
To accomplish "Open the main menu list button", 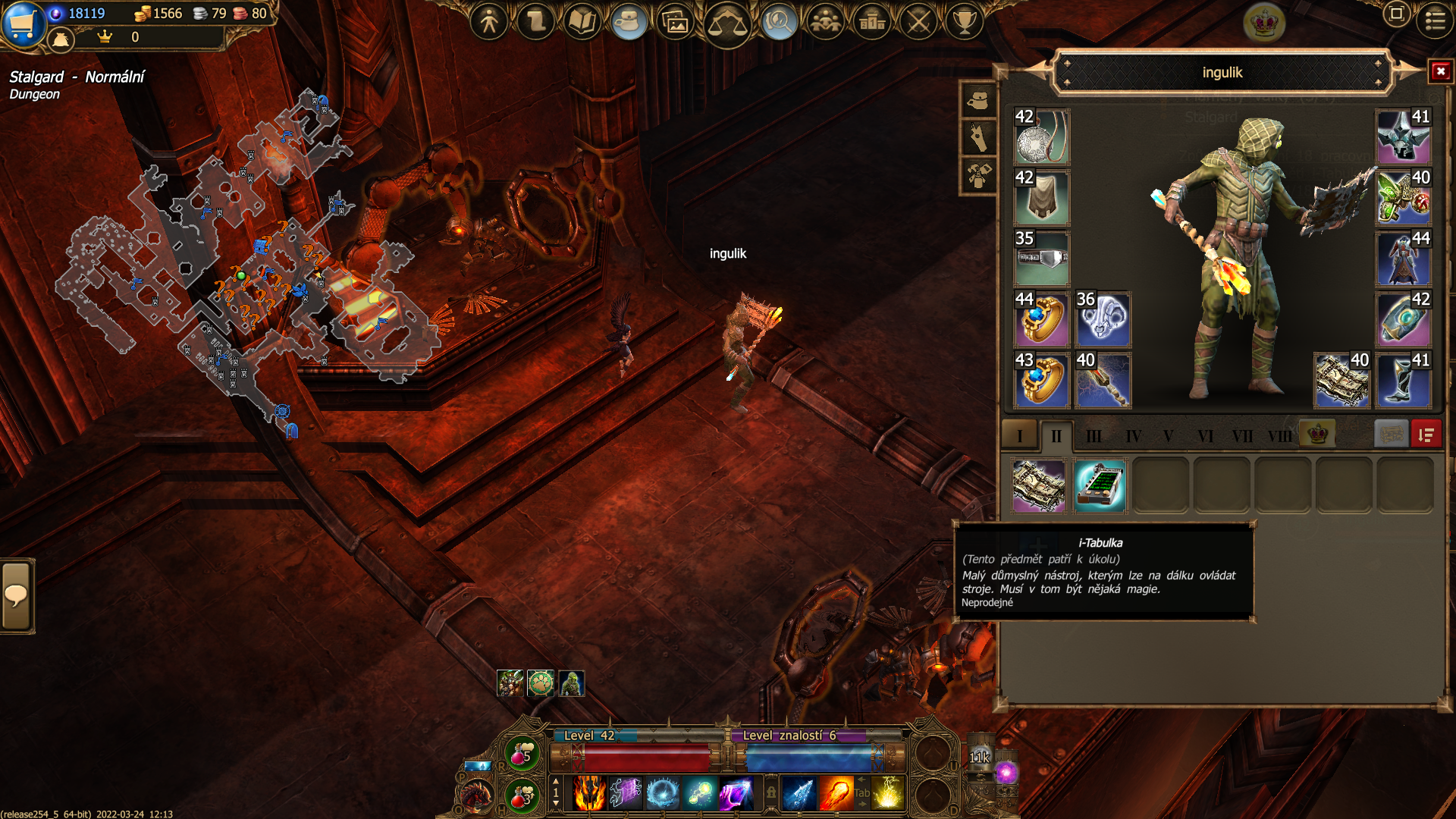I will [x=1435, y=20].
